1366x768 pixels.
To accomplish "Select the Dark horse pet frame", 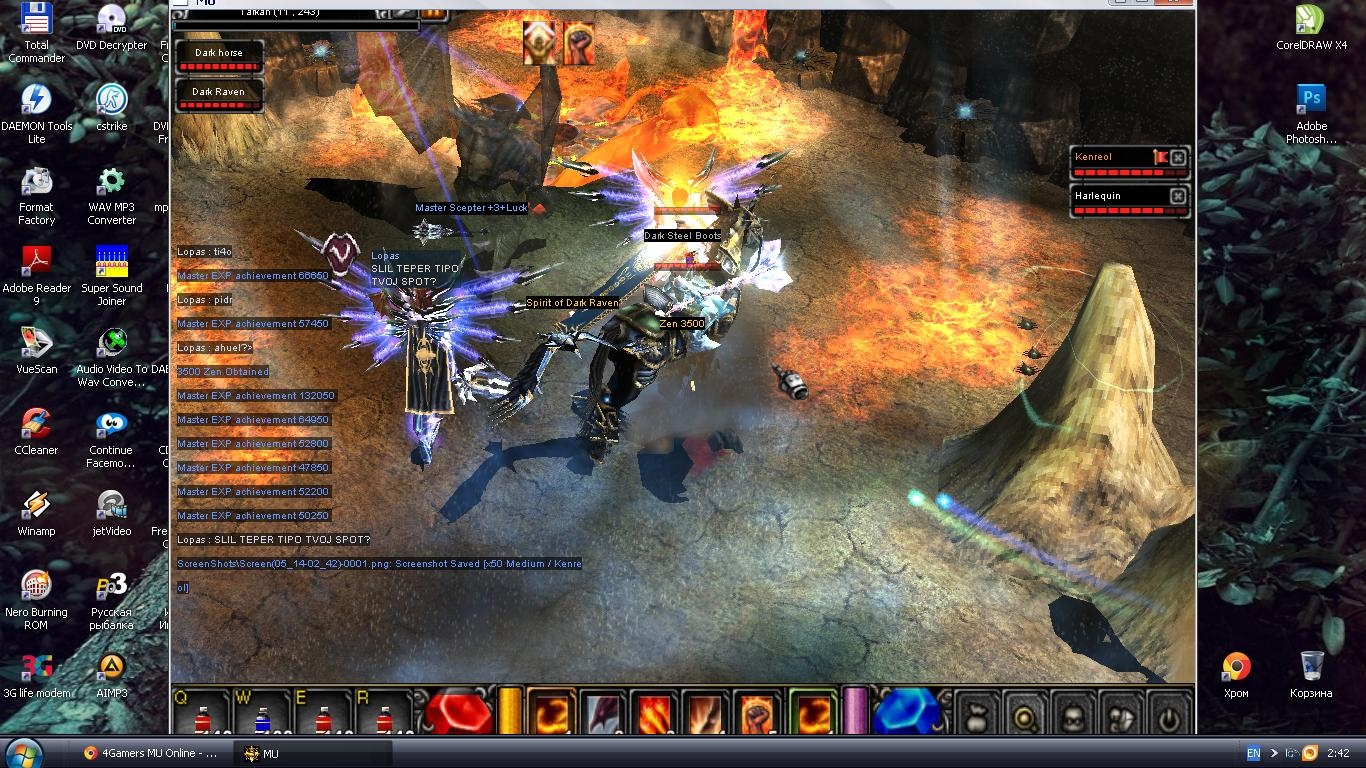I will click(x=218, y=57).
